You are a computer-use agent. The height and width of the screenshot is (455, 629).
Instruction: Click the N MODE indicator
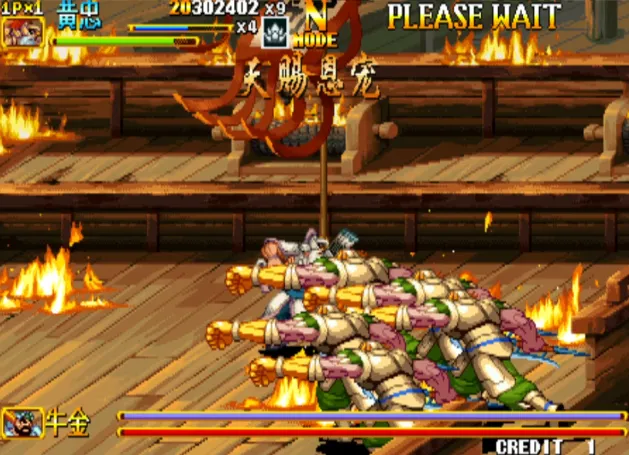[318, 27]
